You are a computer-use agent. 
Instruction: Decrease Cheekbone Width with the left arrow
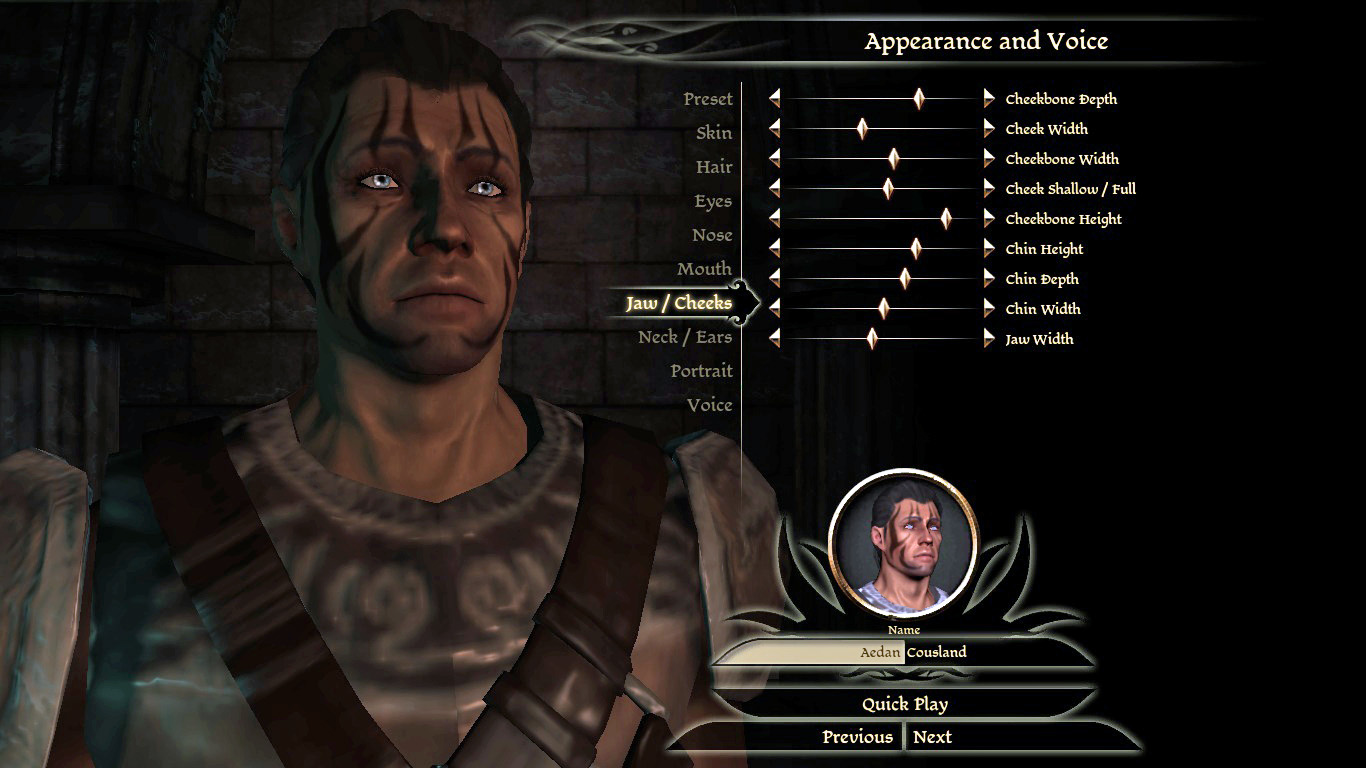click(x=775, y=158)
